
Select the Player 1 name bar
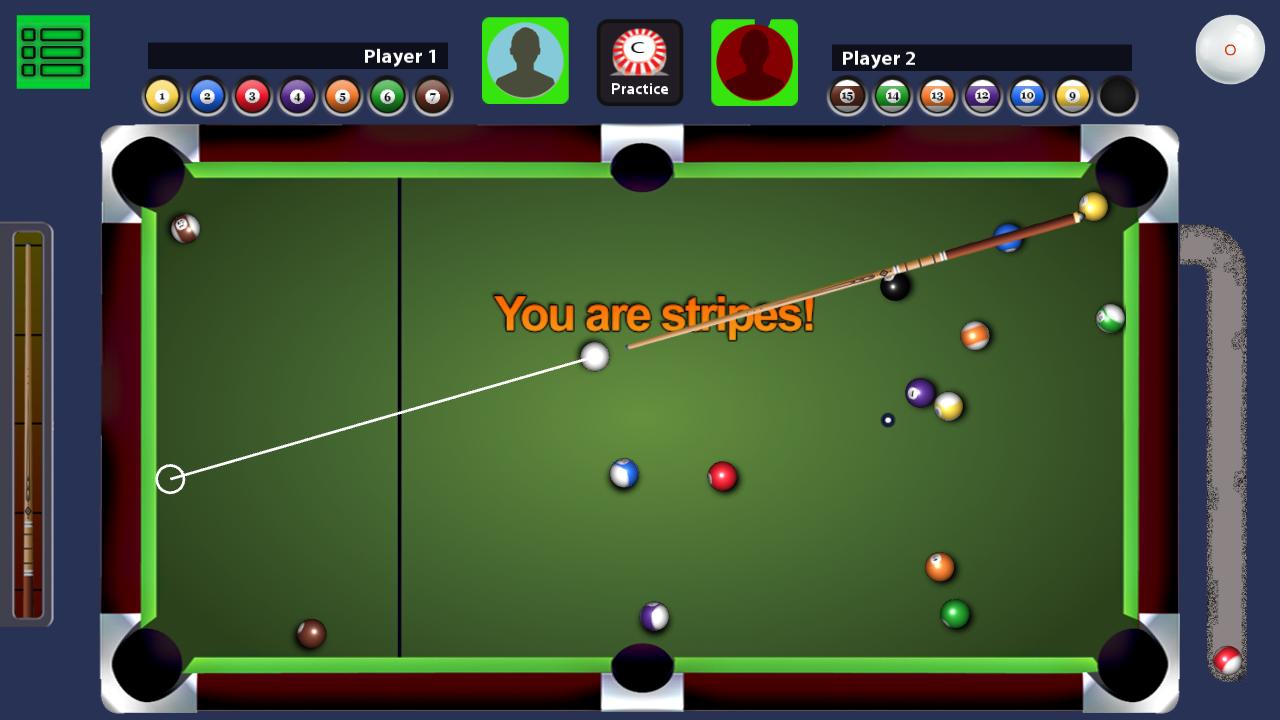pyautogui.click(x=297, y=57)
